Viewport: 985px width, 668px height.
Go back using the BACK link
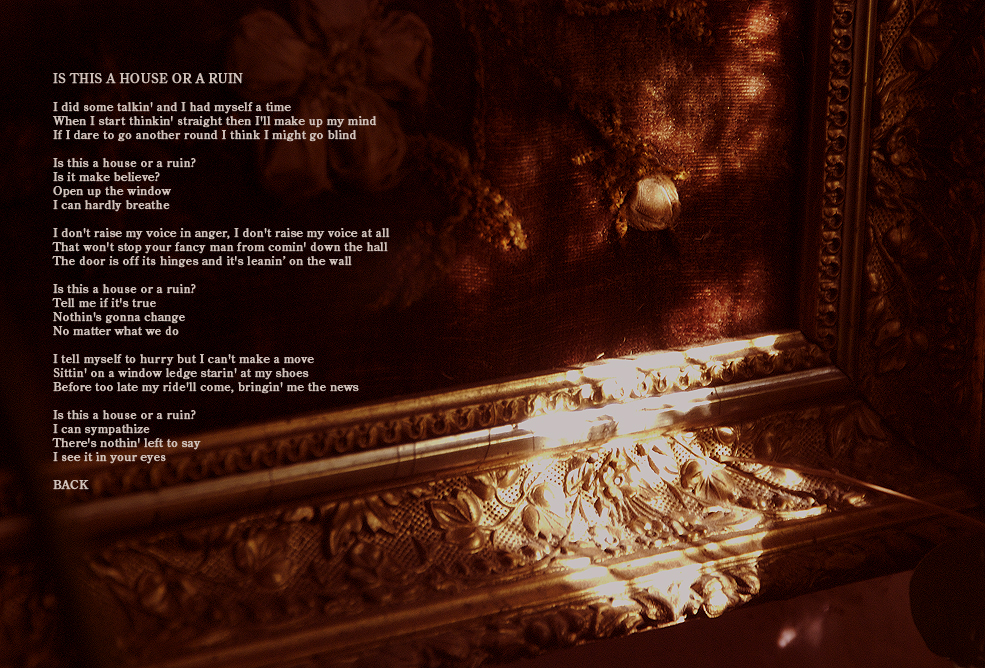[x=71, y=485]
